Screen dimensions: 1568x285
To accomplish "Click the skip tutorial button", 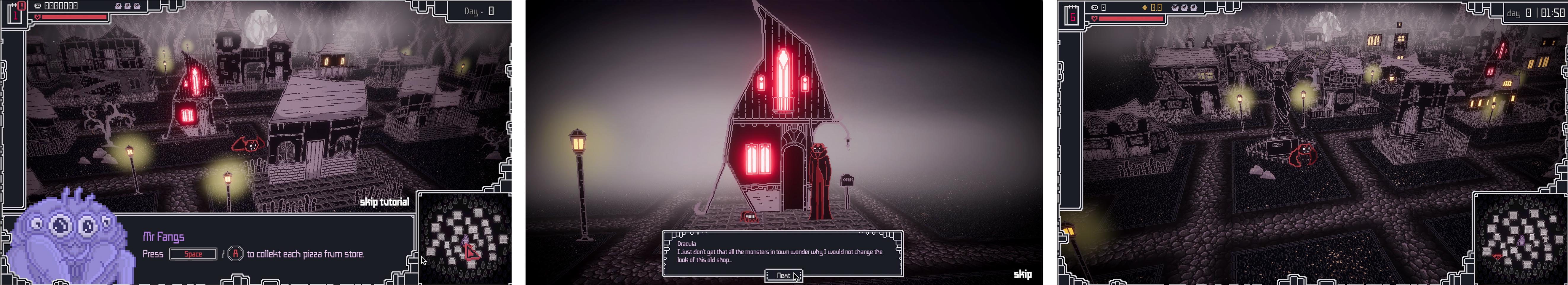I will point(385,202).
